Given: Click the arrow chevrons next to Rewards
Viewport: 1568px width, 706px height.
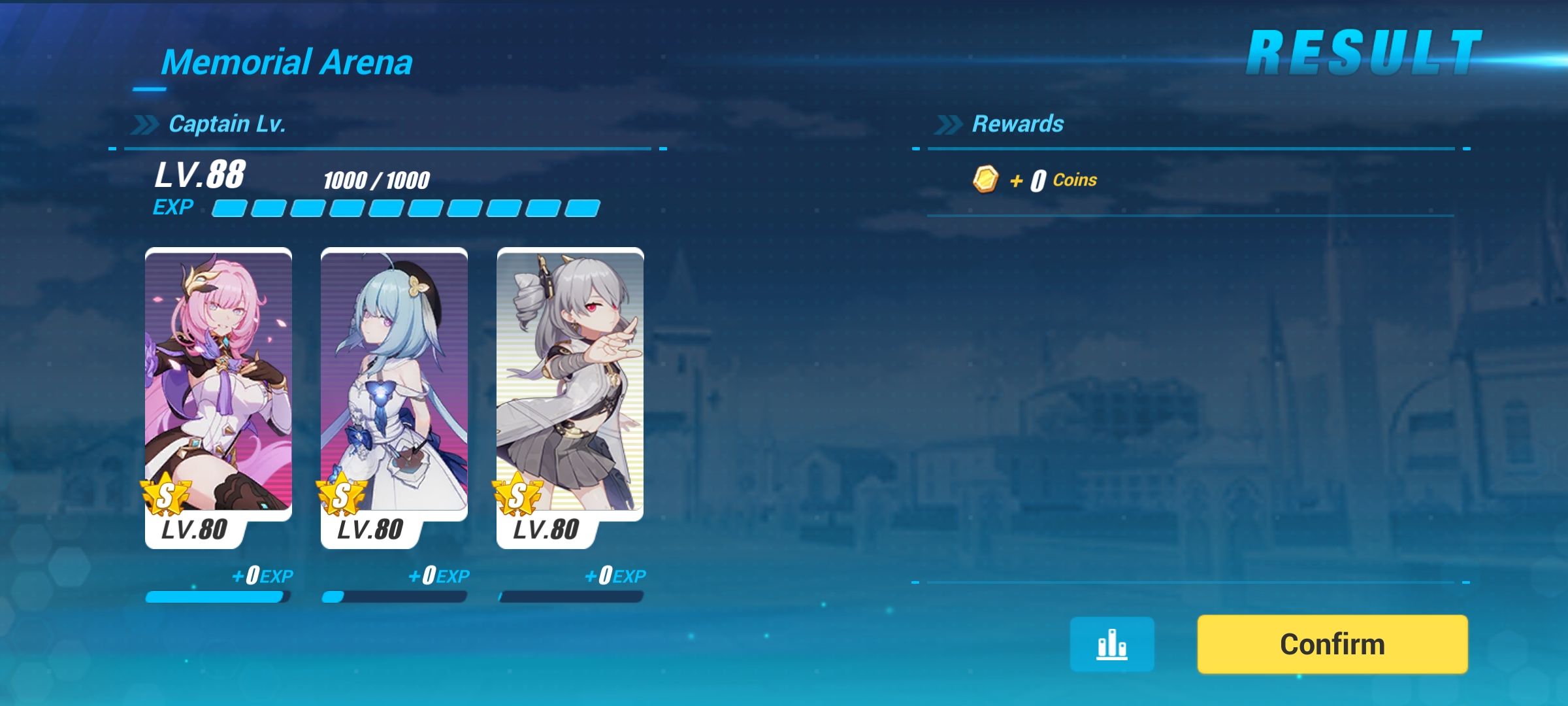Looking at the screenshot, I should [949, 123].
